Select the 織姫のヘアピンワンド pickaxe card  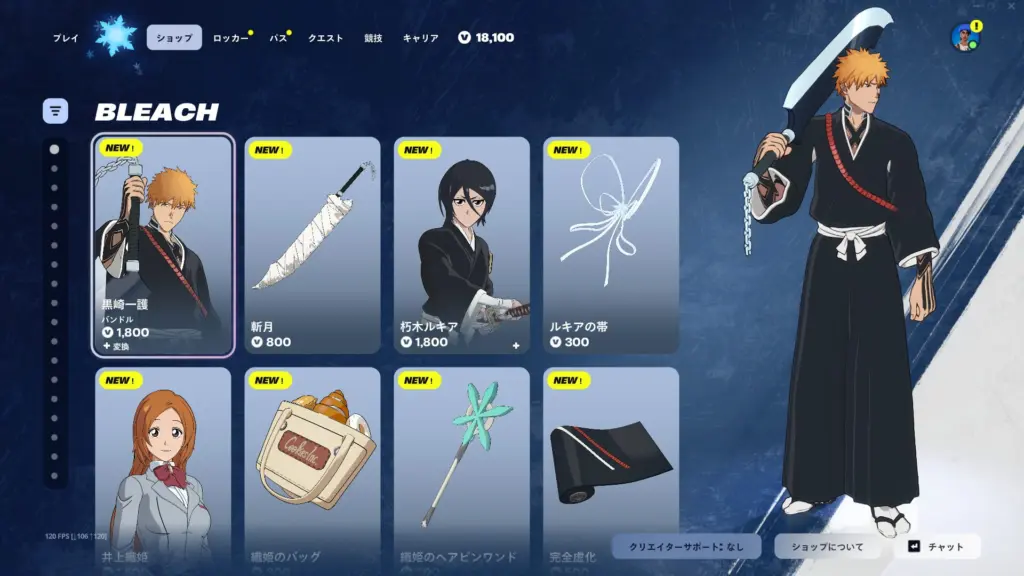[461, 465]
